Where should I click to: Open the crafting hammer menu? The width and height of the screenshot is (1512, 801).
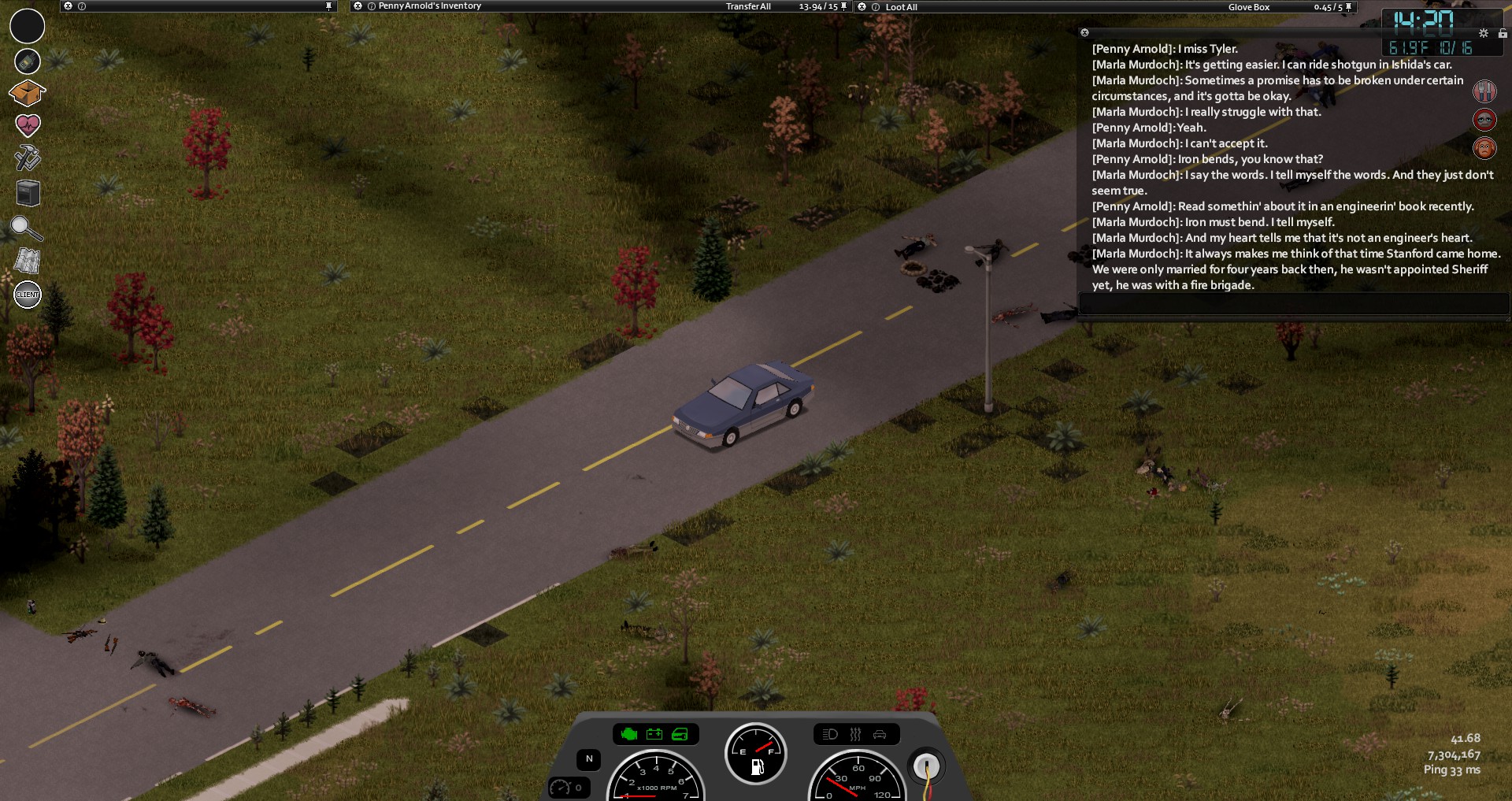(28, 158)
